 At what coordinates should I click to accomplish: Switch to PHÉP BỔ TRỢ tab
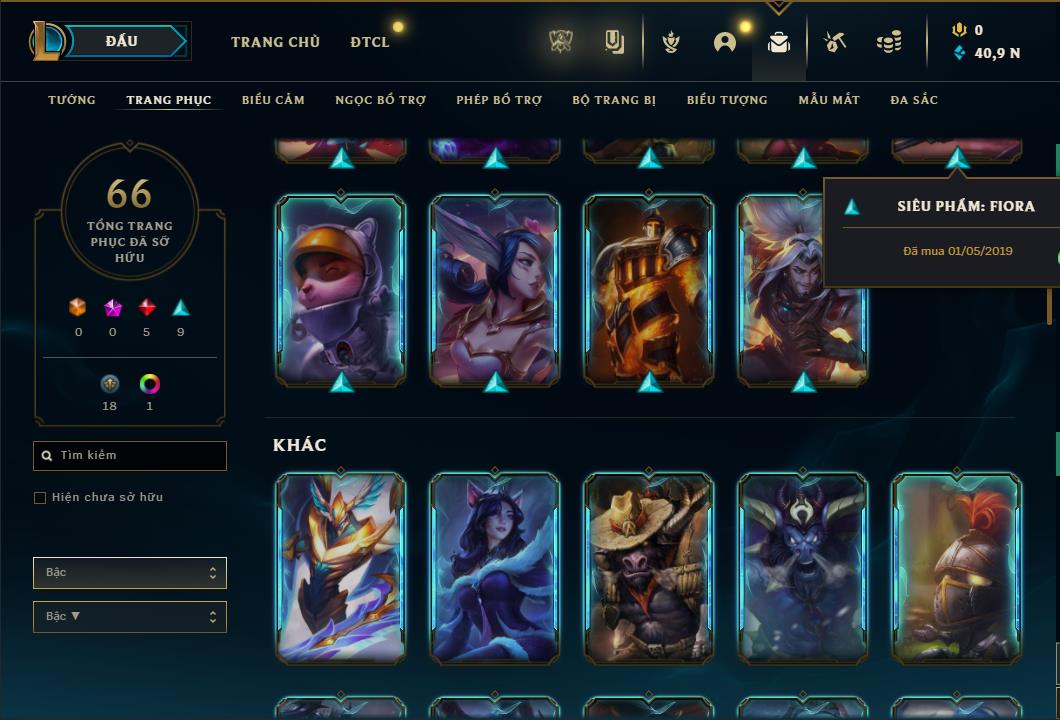click(x=499, y=100)
